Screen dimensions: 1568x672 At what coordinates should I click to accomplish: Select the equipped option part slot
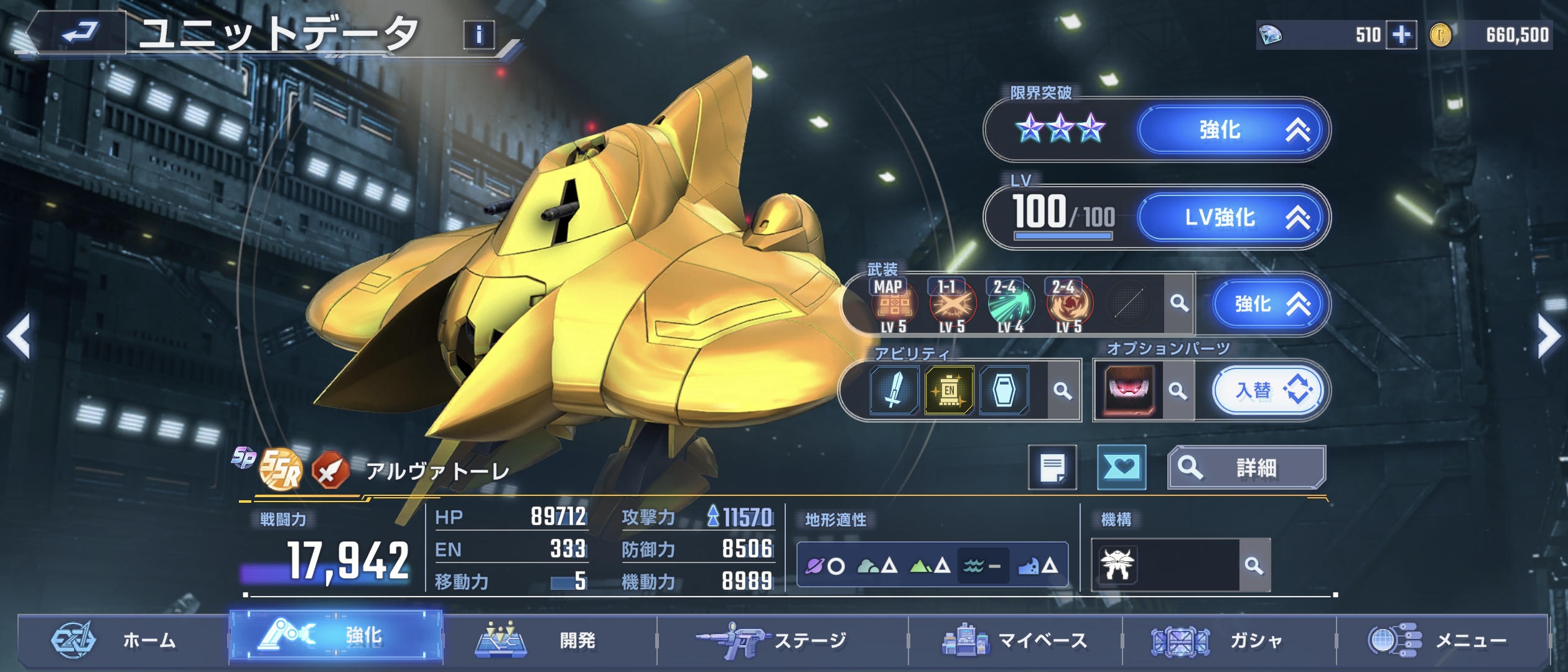tap(1129, 391)
